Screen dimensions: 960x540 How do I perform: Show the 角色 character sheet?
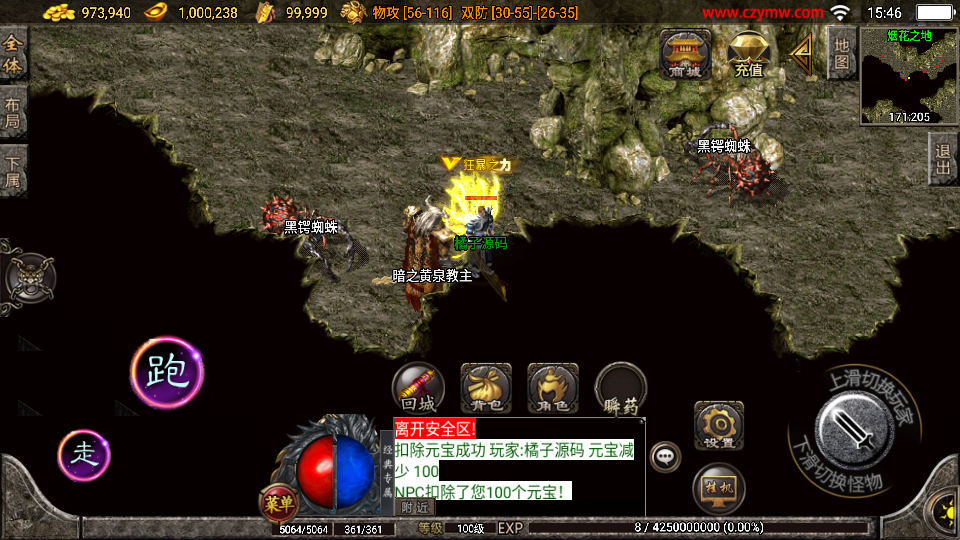tap(553, 389)
